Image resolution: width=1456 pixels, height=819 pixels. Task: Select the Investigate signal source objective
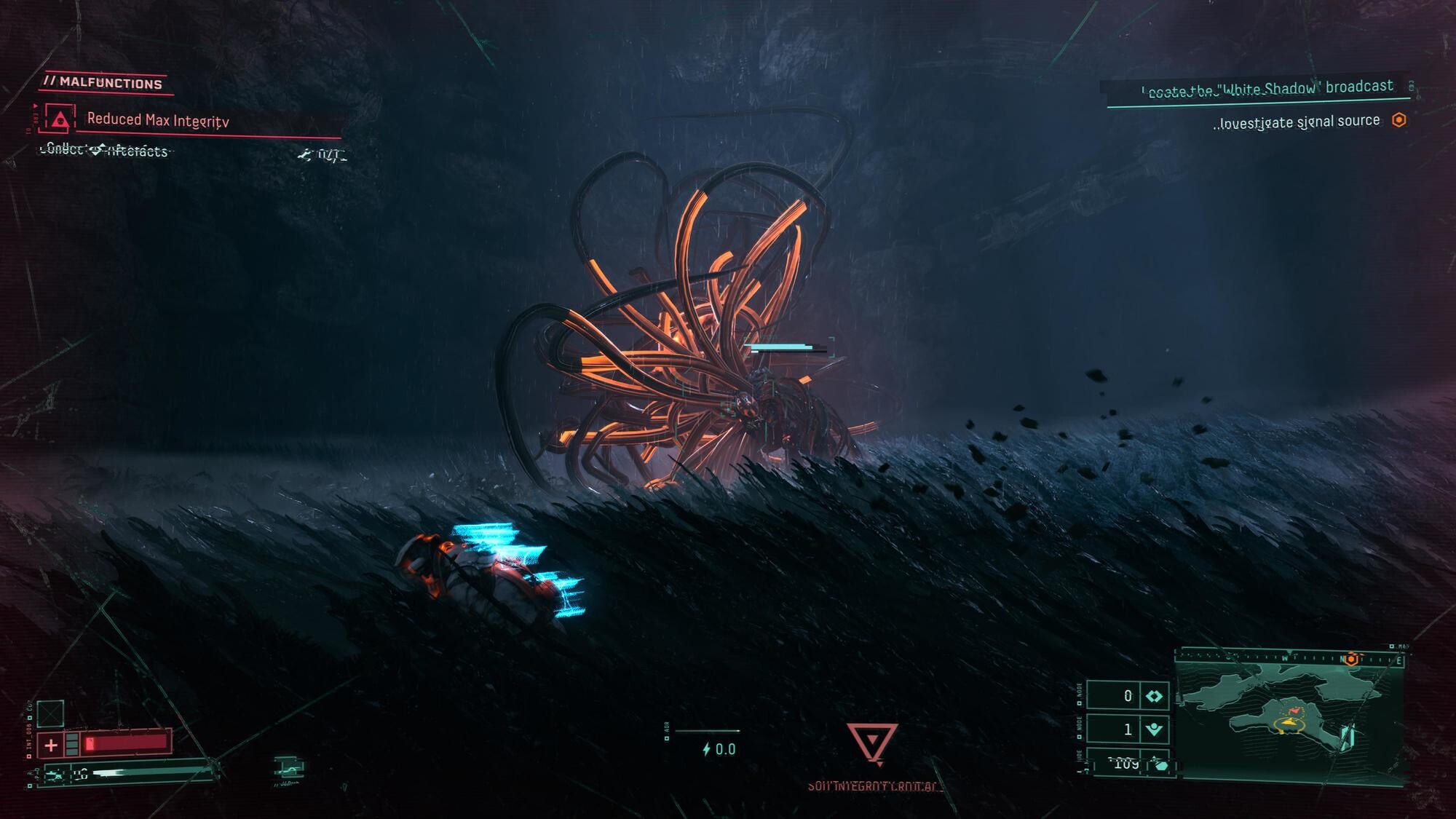[1298, 122]
